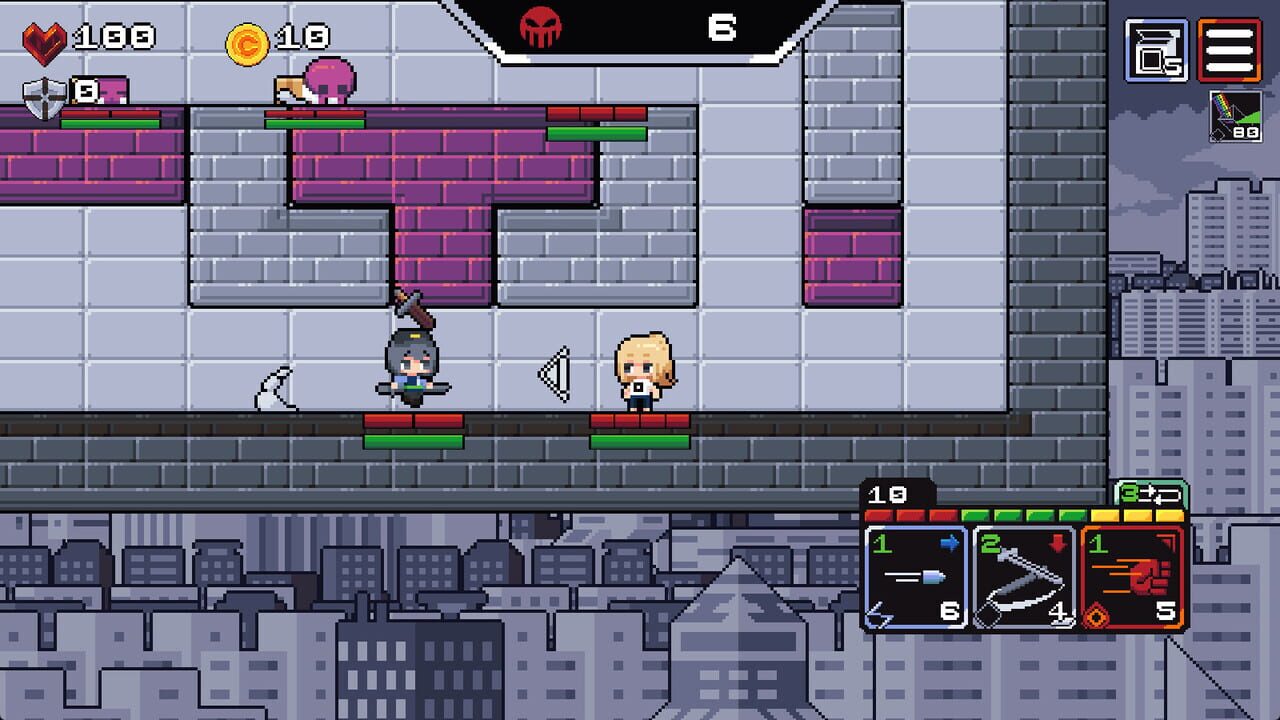Click the red down arrow on the scythe card

pos(1057,542)
